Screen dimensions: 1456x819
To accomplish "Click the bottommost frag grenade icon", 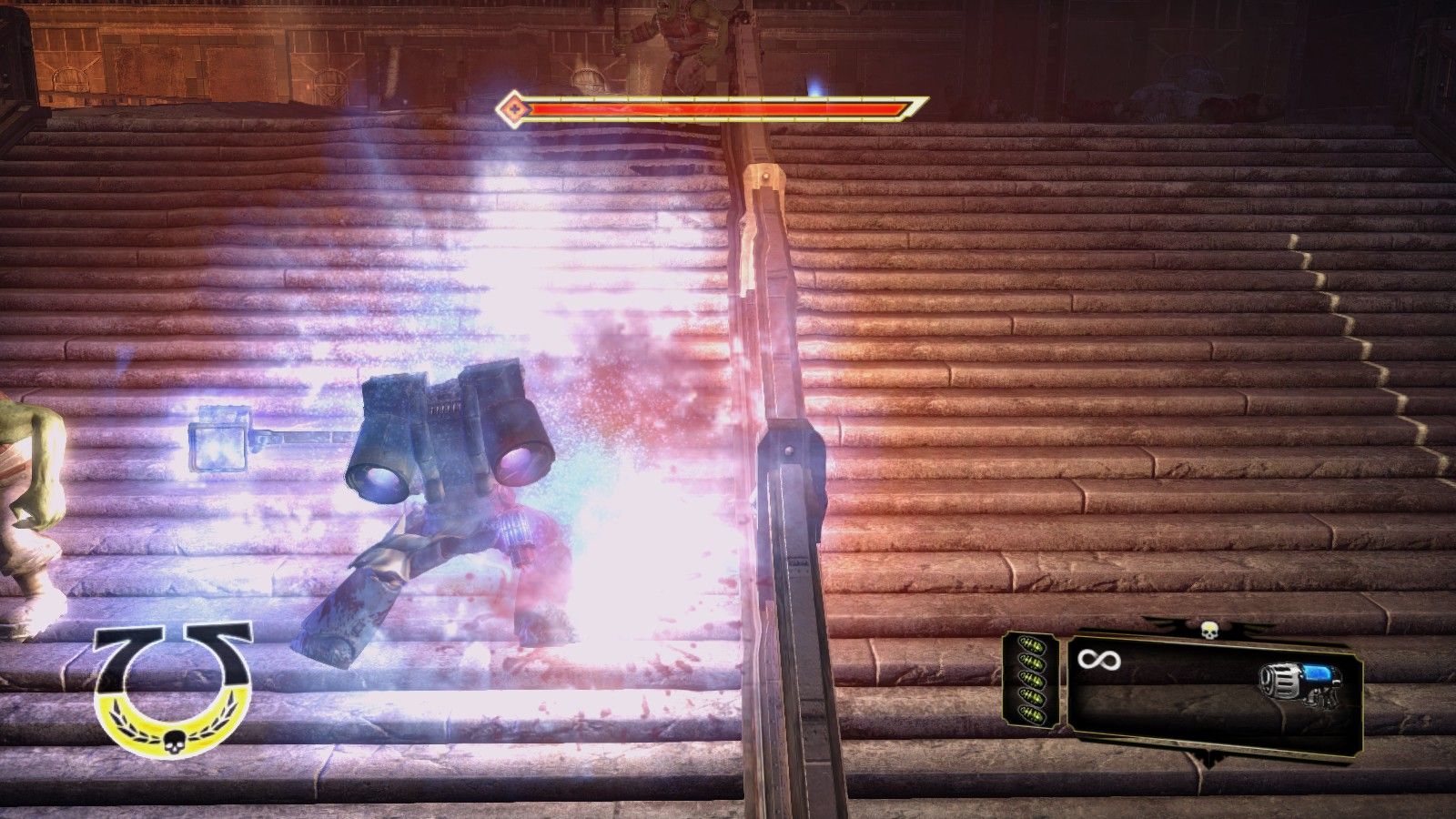I will pyautogui.click(x=1031, y=712).
